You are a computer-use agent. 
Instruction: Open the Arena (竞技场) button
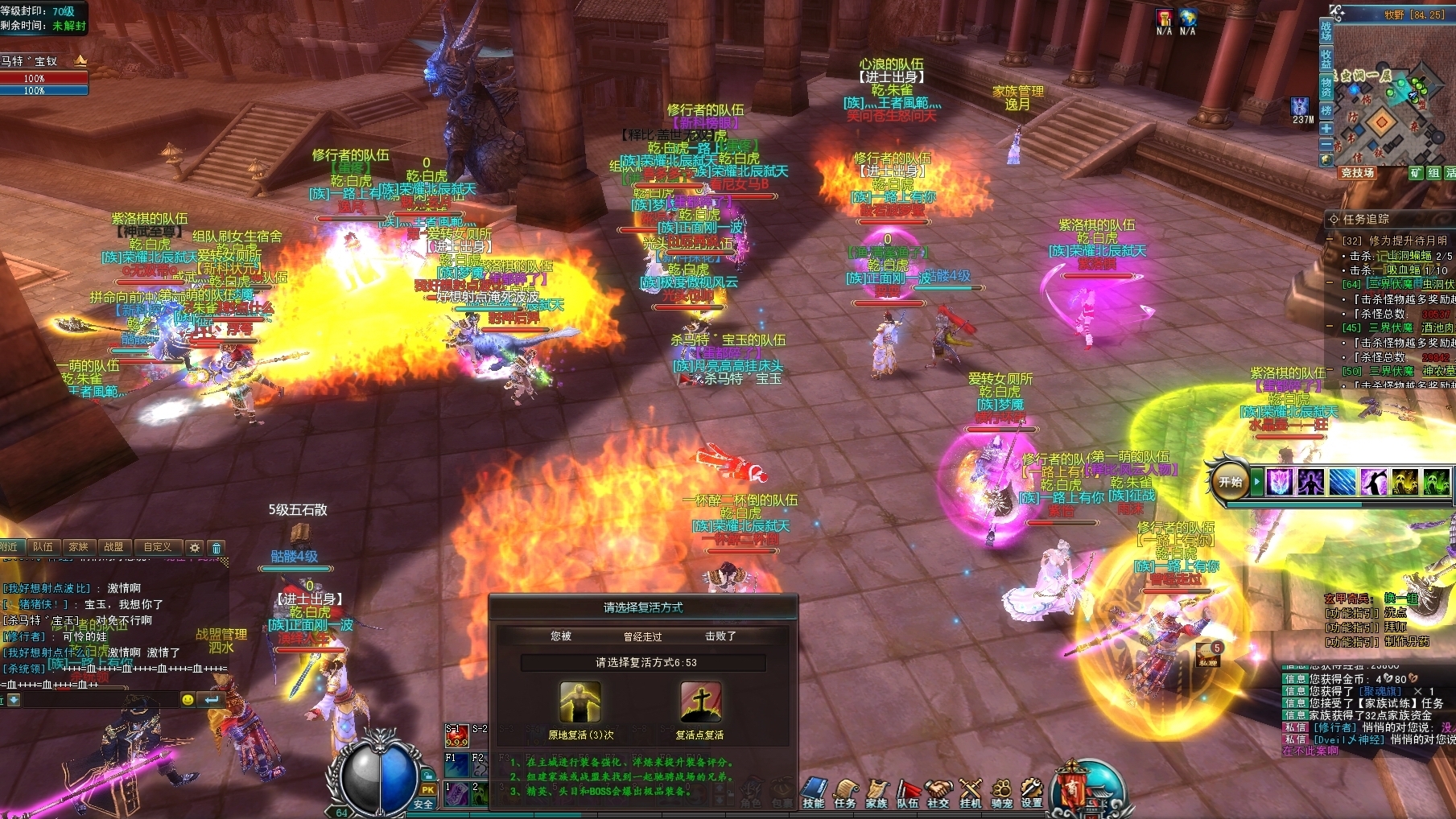pyautogui.click(x=1358, y=173)
